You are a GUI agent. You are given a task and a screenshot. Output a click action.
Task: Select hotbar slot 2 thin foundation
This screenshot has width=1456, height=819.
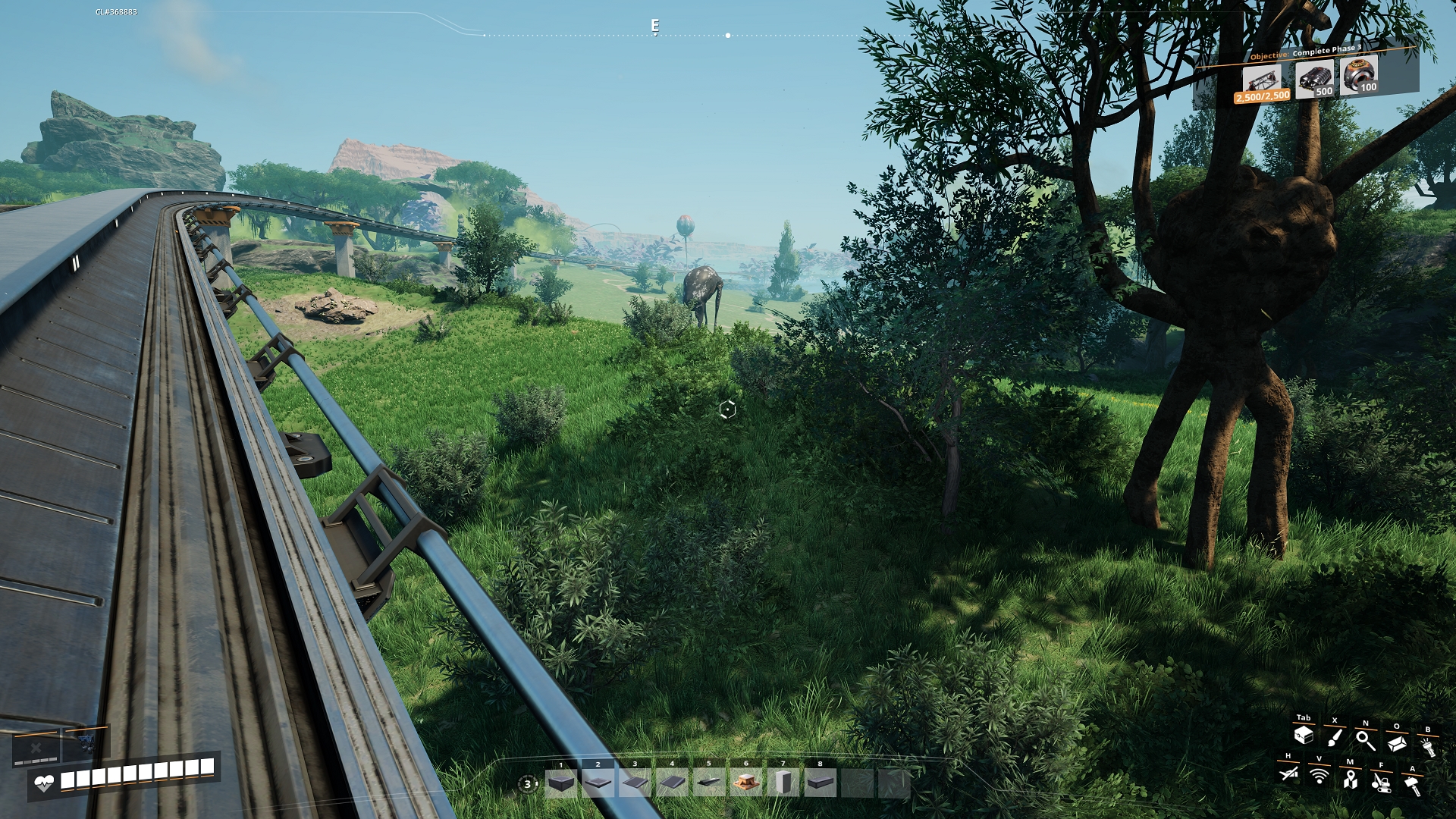598,783
